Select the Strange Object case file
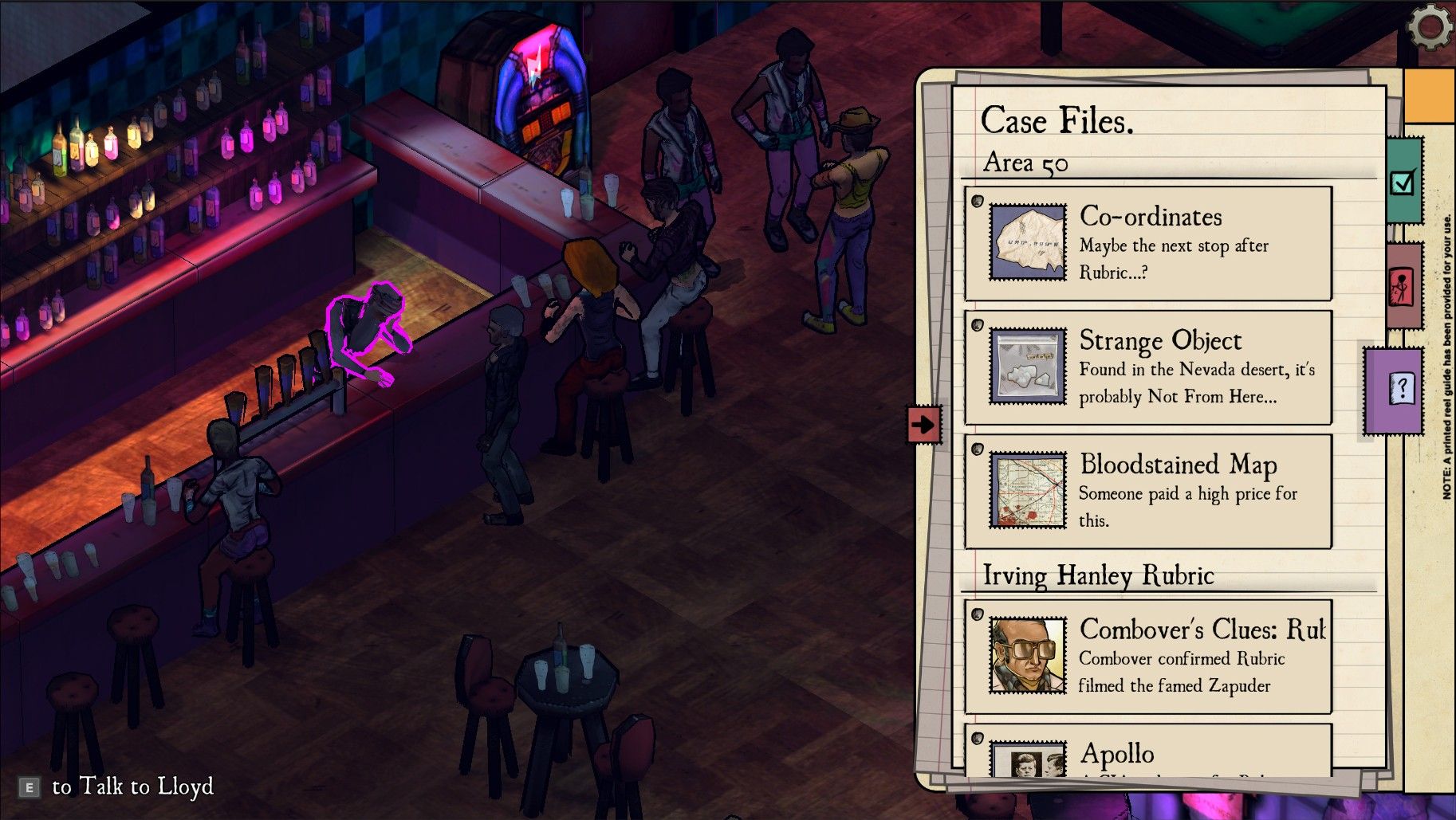The width and height of the screenshot is (1456, 820). point(1147,367)
